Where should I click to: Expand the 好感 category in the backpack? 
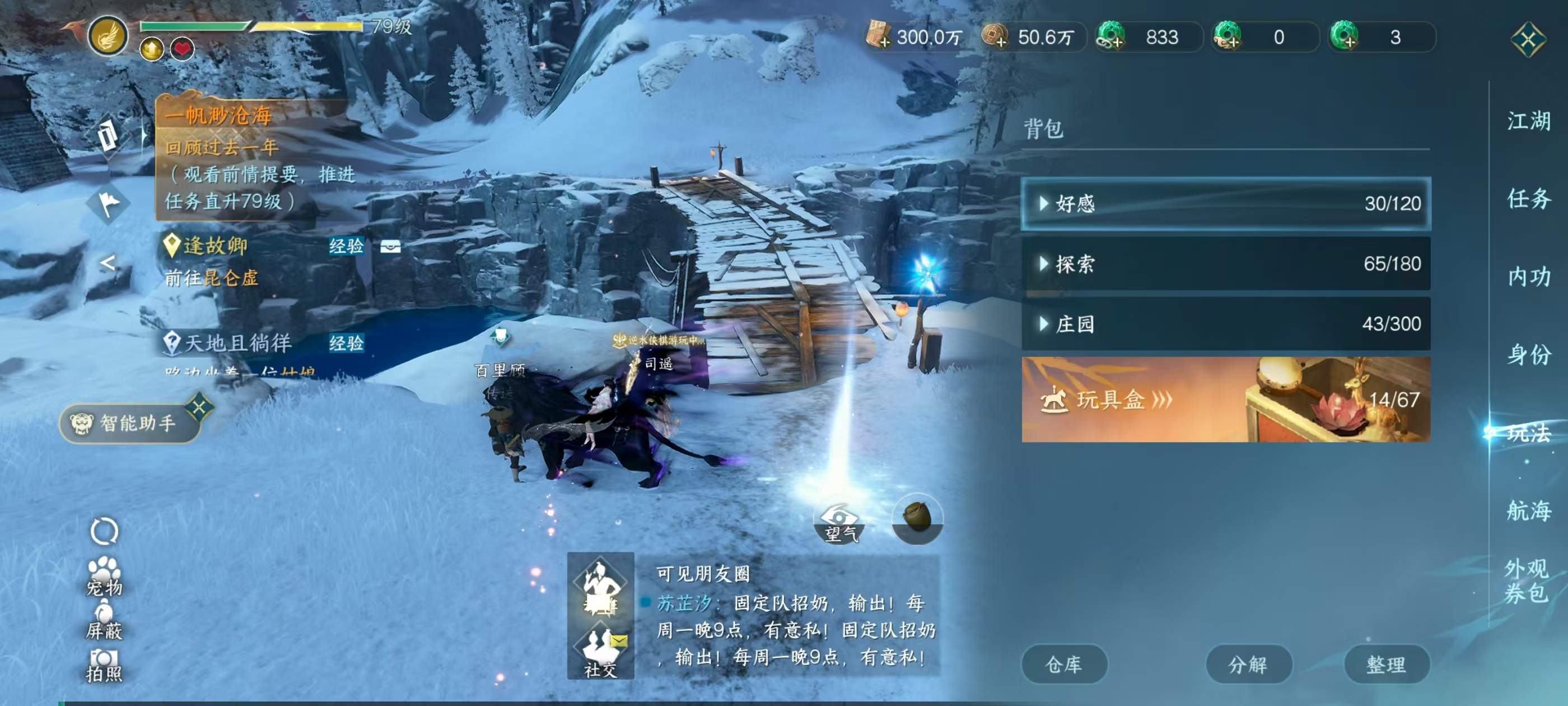click(x=1224, y=203)
